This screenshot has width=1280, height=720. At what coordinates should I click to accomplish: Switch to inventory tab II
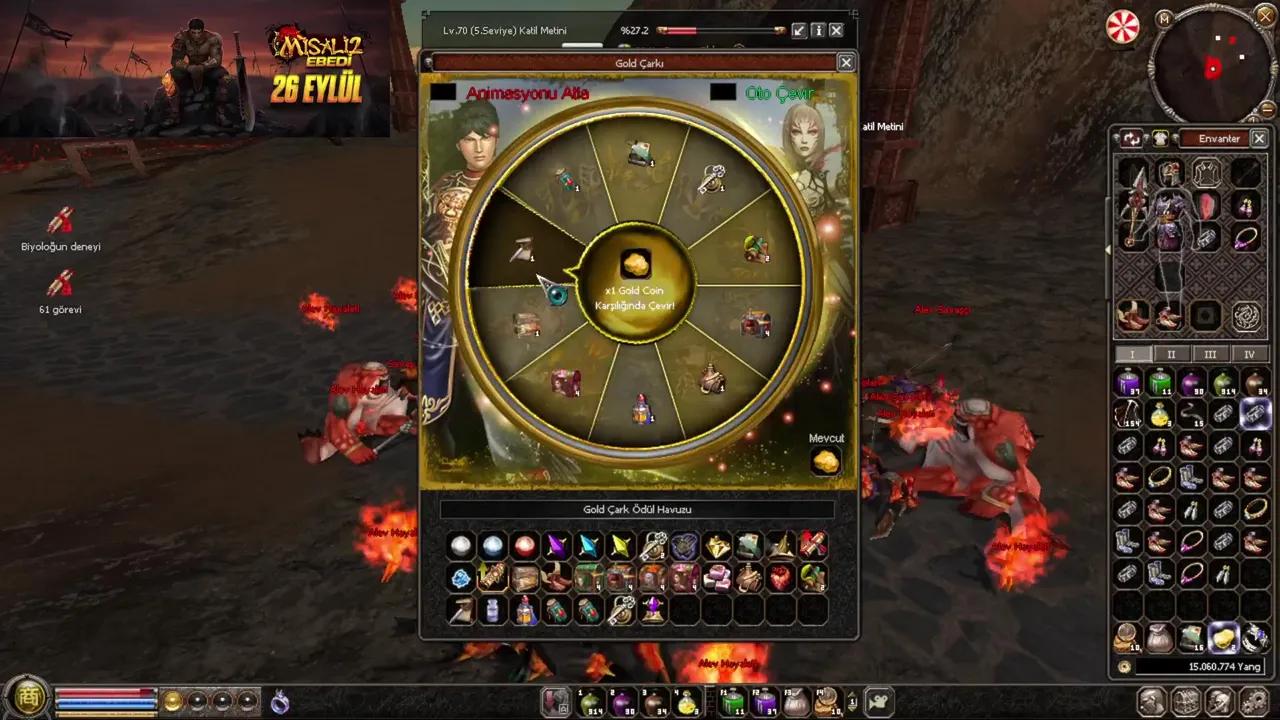[x=1171, y=355]
